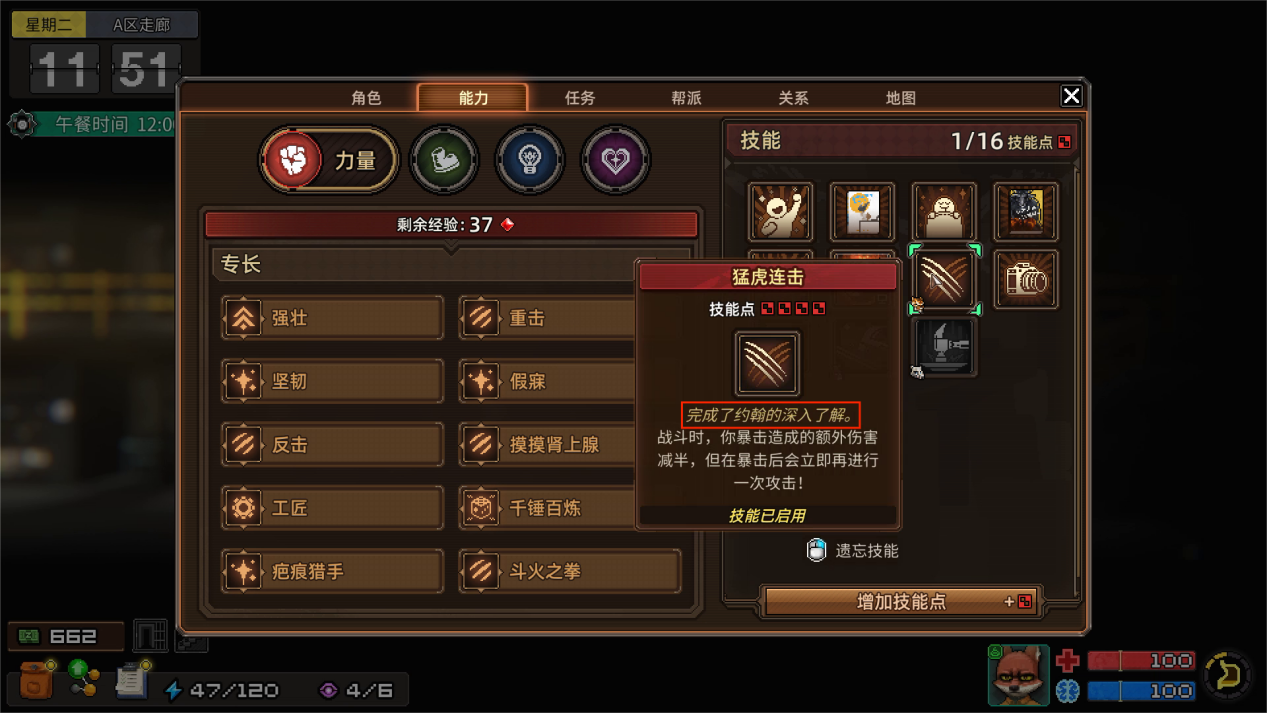This screenshot has height=713, width=1267.
Task: Choose the 疤痕猎手 specialty
Action: coord(332,571)
